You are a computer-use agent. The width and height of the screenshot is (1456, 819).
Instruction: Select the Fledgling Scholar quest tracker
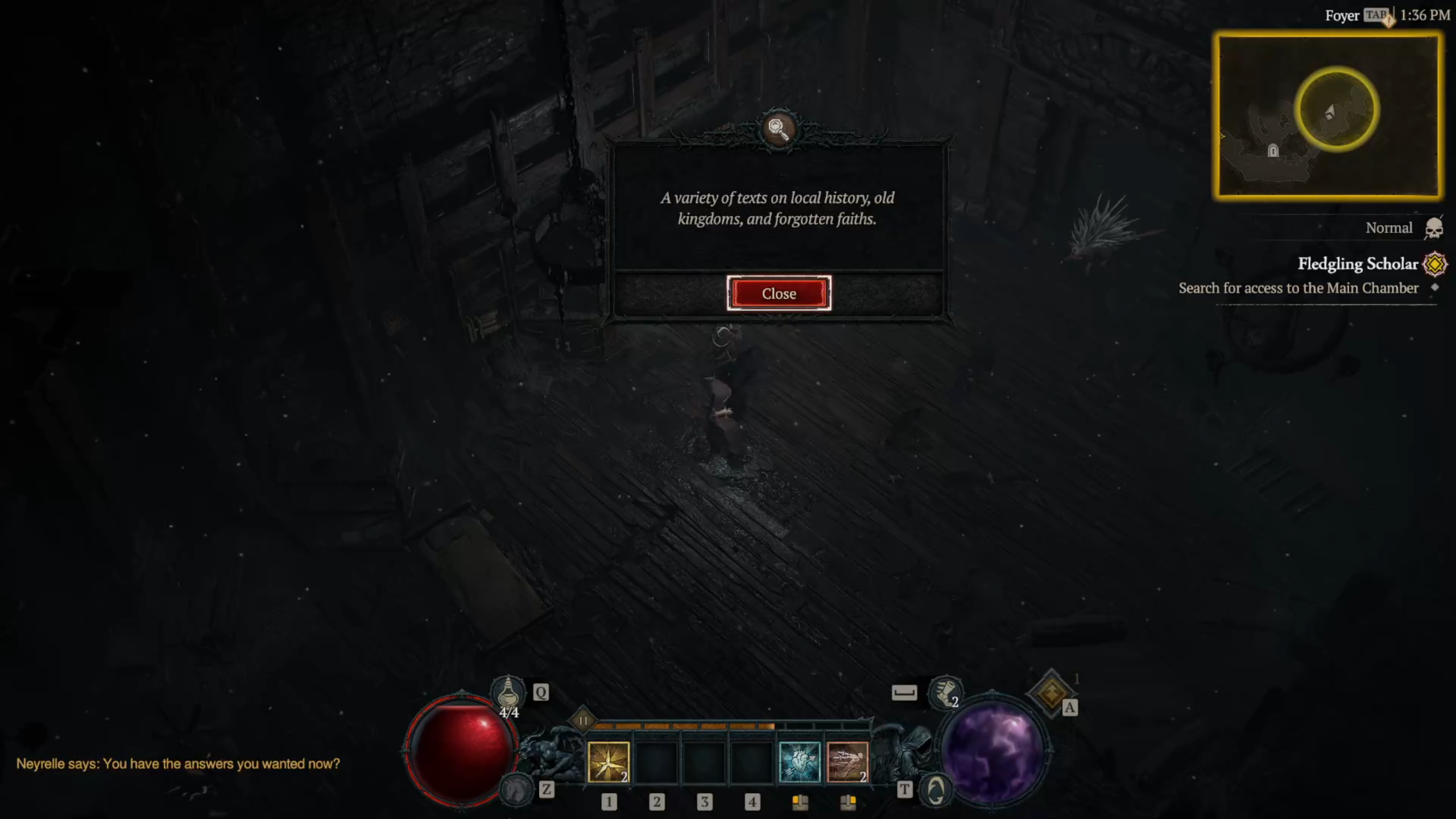pyautogui.click(x=1357, y=264)
